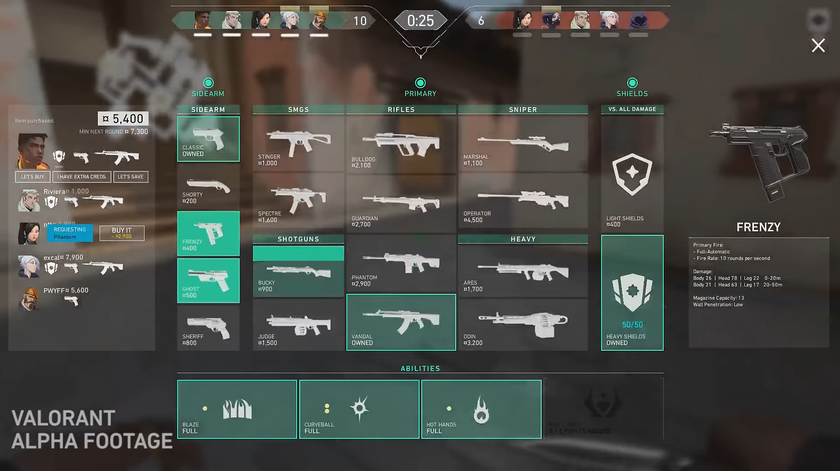
Task: Pick the Ghost pistol
Action: pos(208,281)
